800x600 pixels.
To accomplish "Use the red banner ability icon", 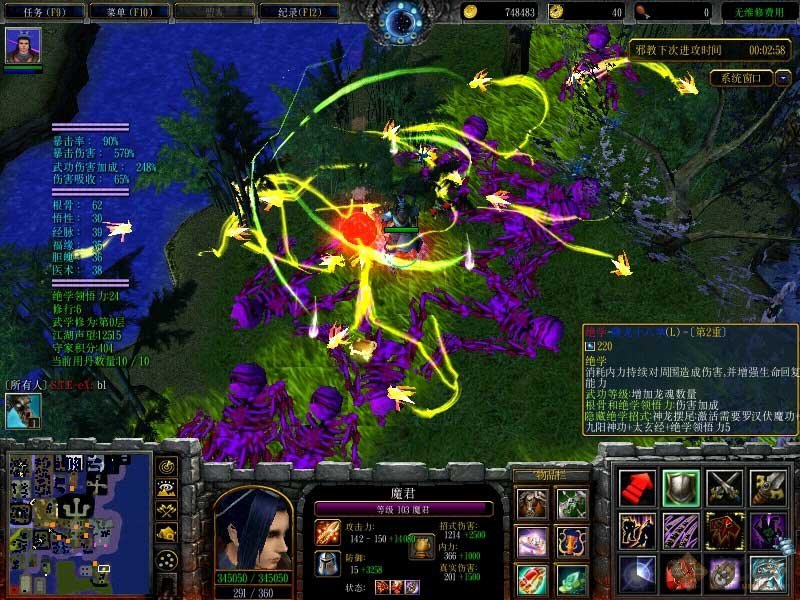I will (x=724, y=531).
